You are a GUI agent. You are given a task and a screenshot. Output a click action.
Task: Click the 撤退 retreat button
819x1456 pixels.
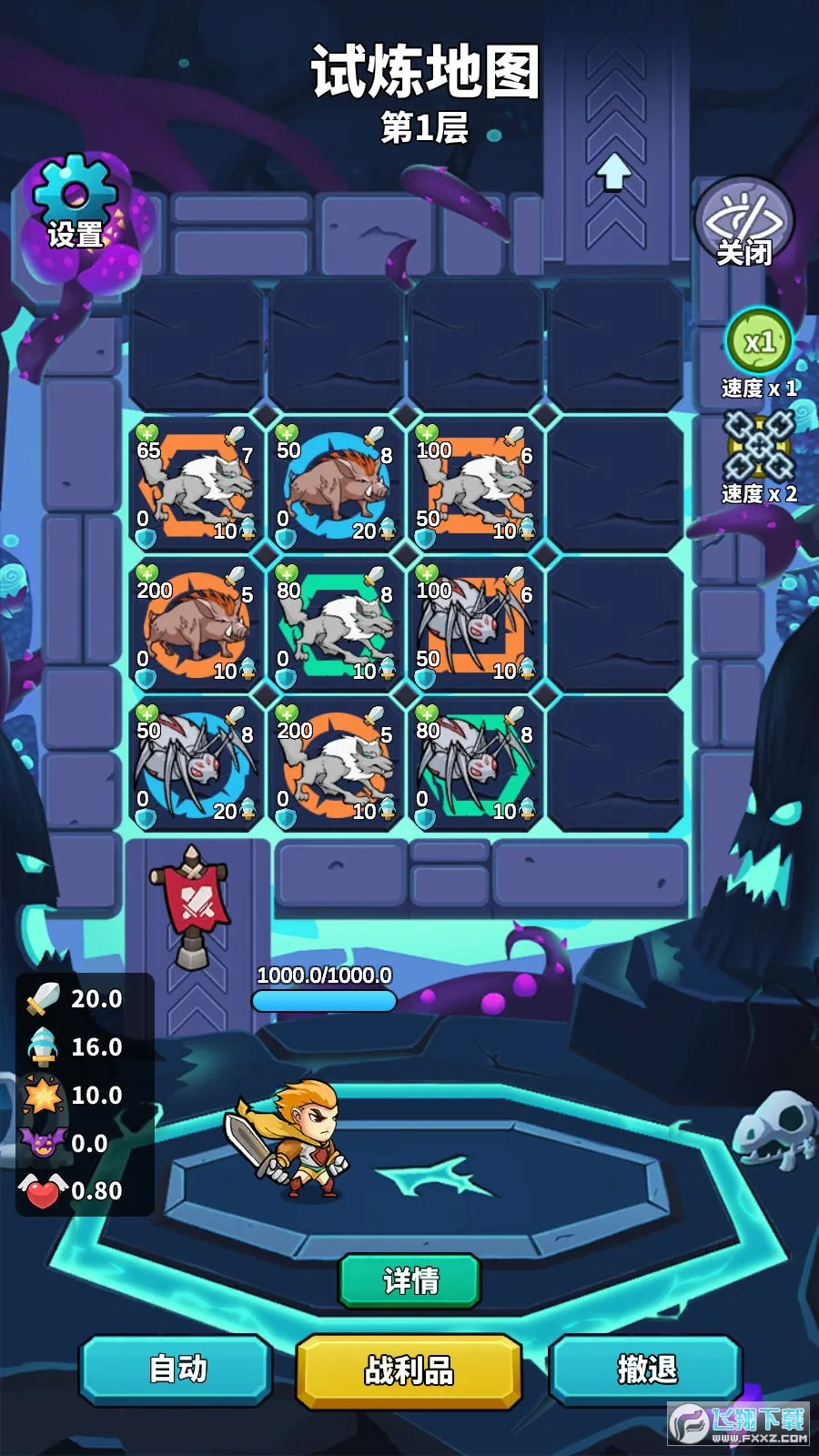point(647,1369)
